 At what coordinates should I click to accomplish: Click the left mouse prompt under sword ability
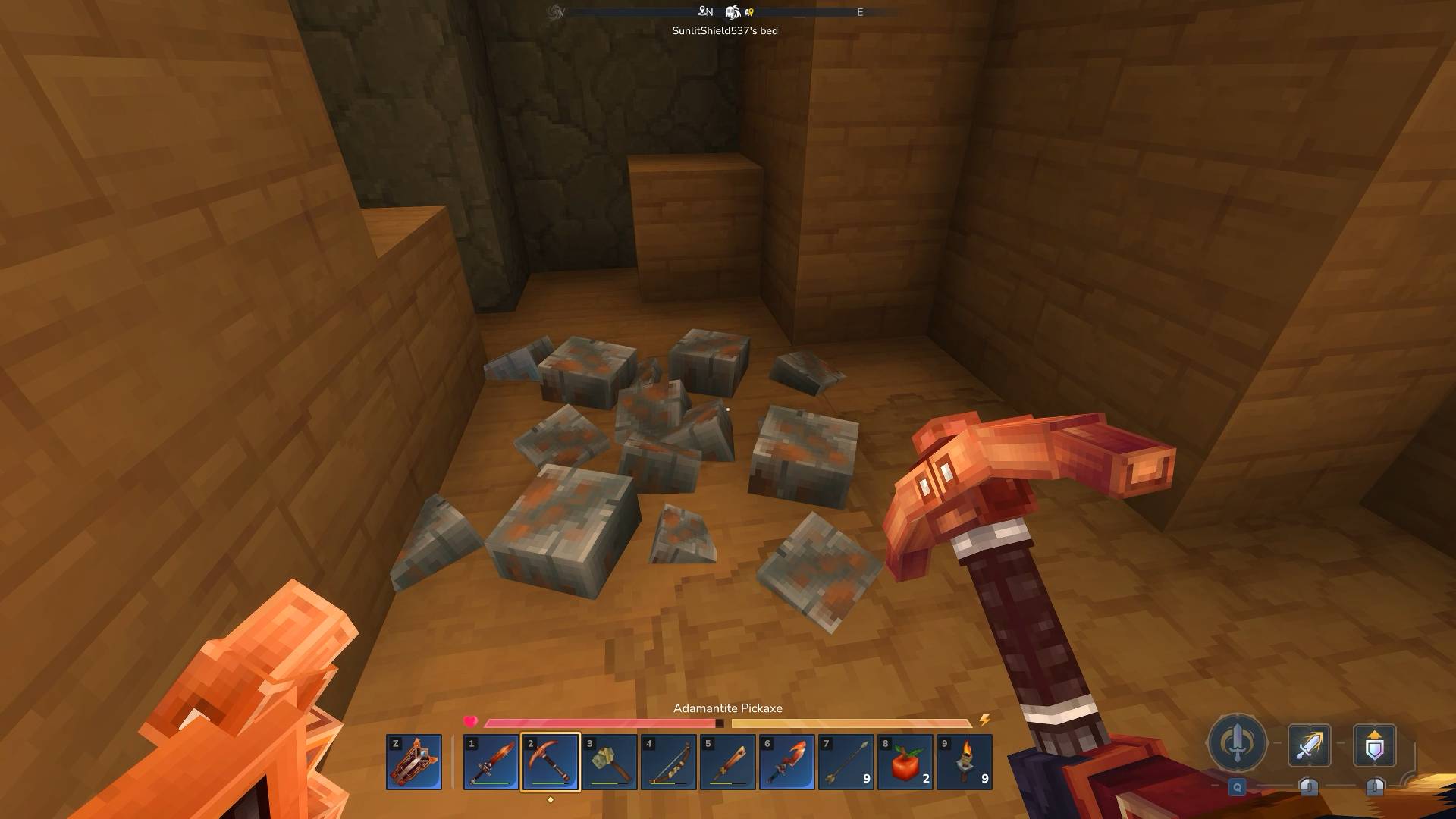coord(1310,787)
